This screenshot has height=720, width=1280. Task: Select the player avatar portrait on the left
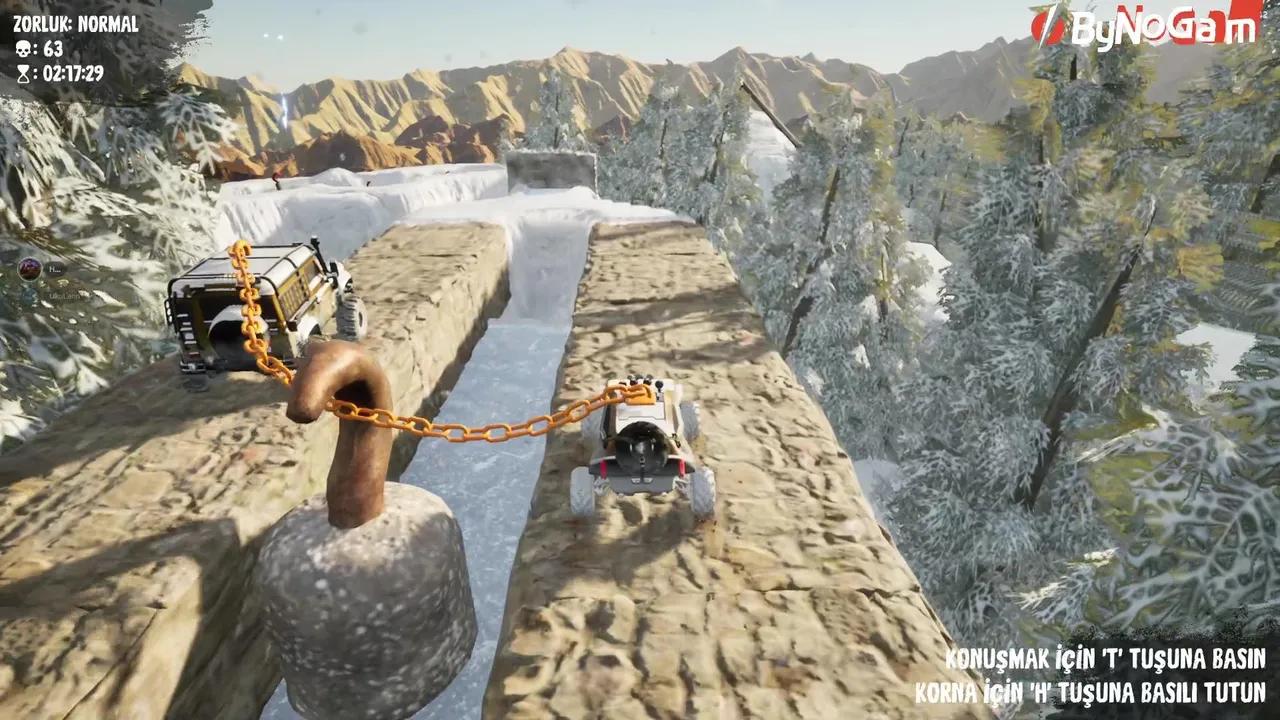[29, 268]
